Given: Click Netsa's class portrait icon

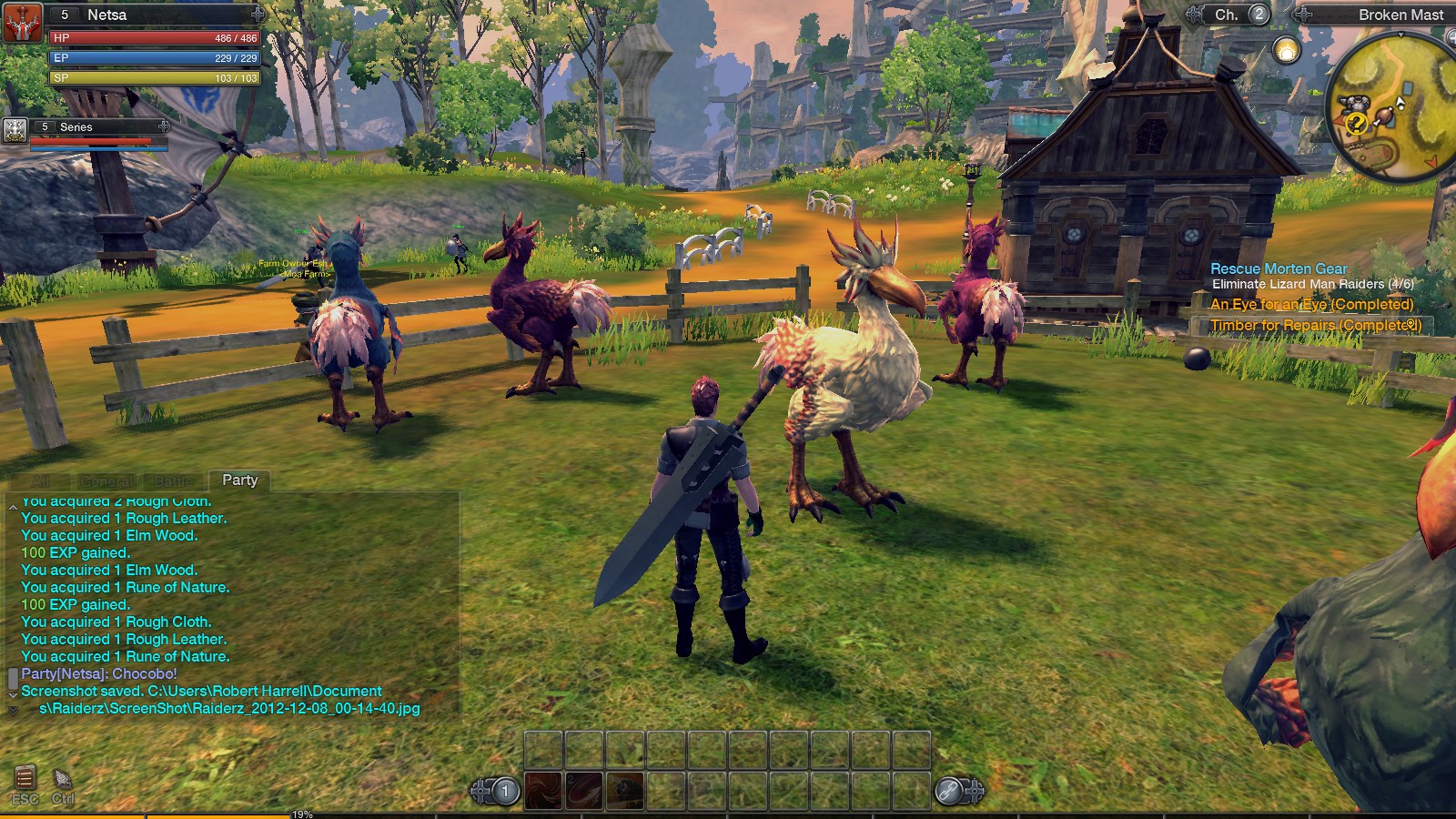Looking at the screenshot, I should tap(23, 24).
